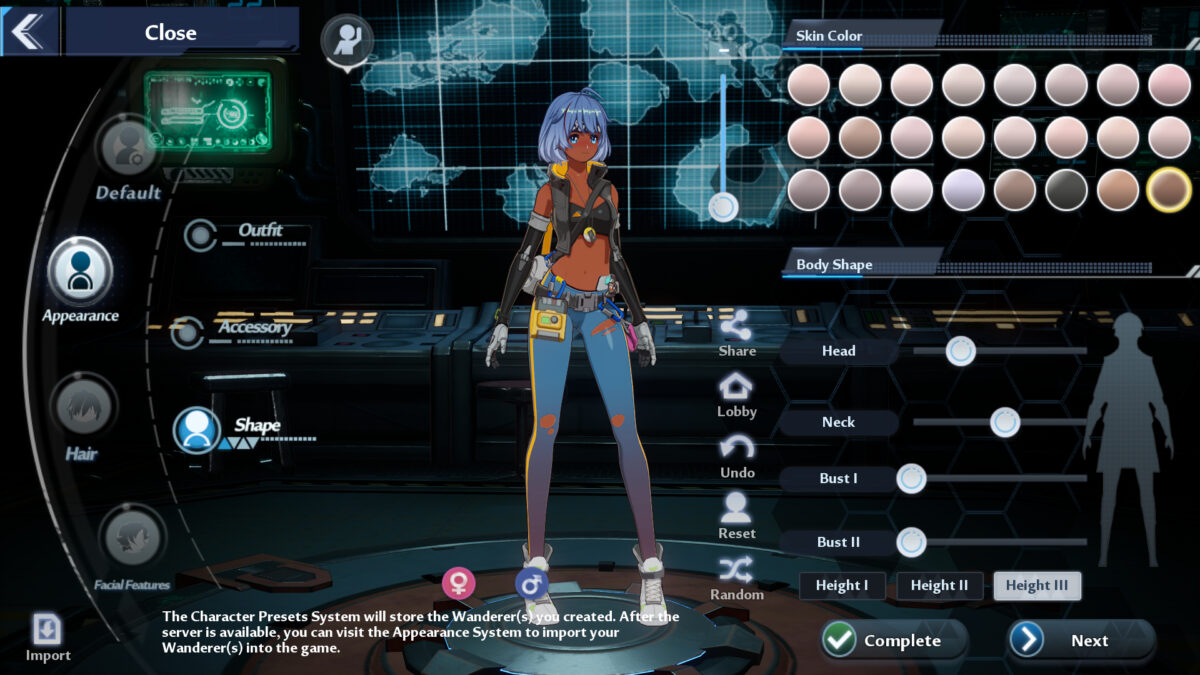
Task: Select the Accessory sub-option
Action: (188, 333)
